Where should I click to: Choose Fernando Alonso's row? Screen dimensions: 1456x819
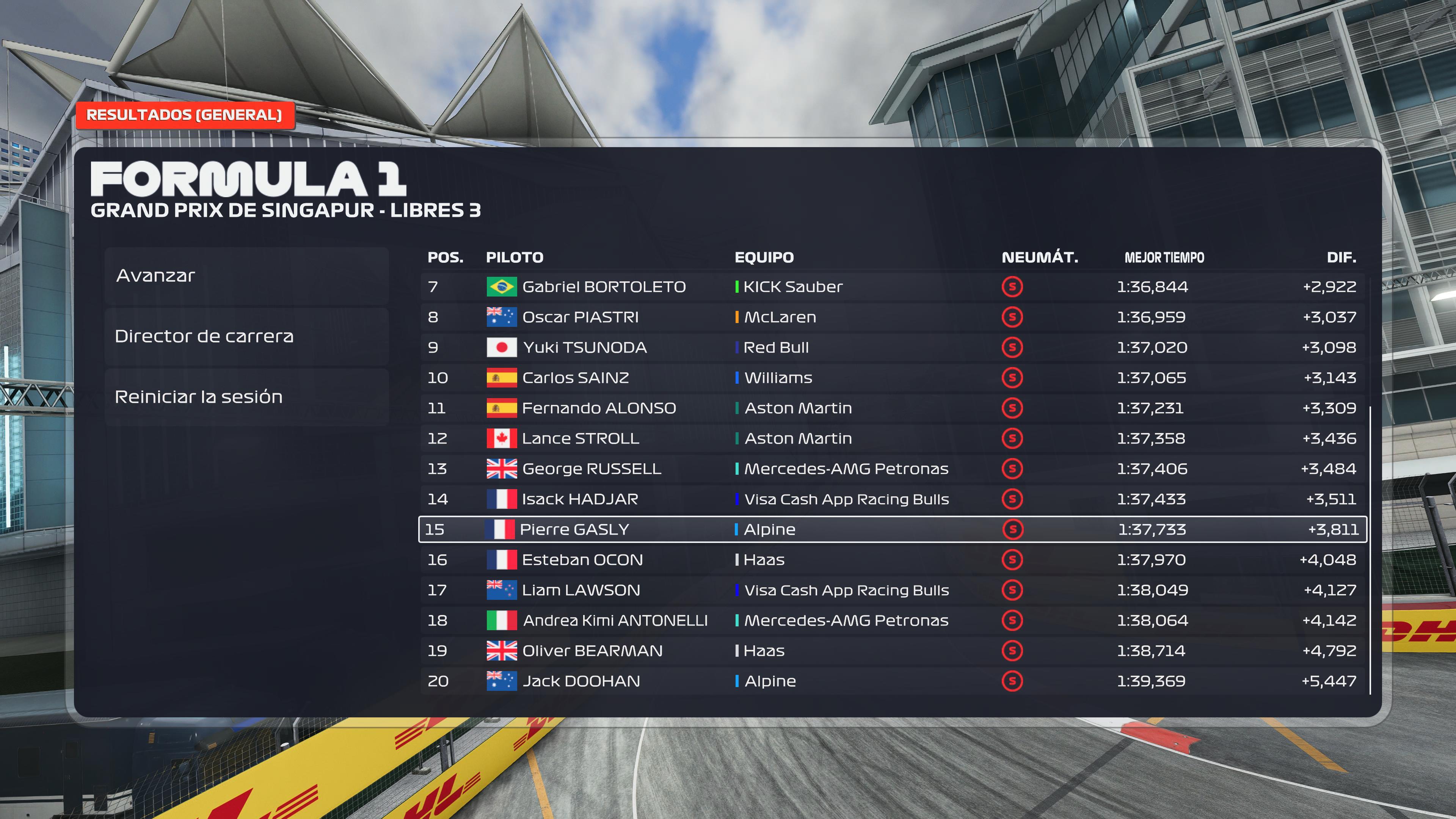[x=892, y=408]
